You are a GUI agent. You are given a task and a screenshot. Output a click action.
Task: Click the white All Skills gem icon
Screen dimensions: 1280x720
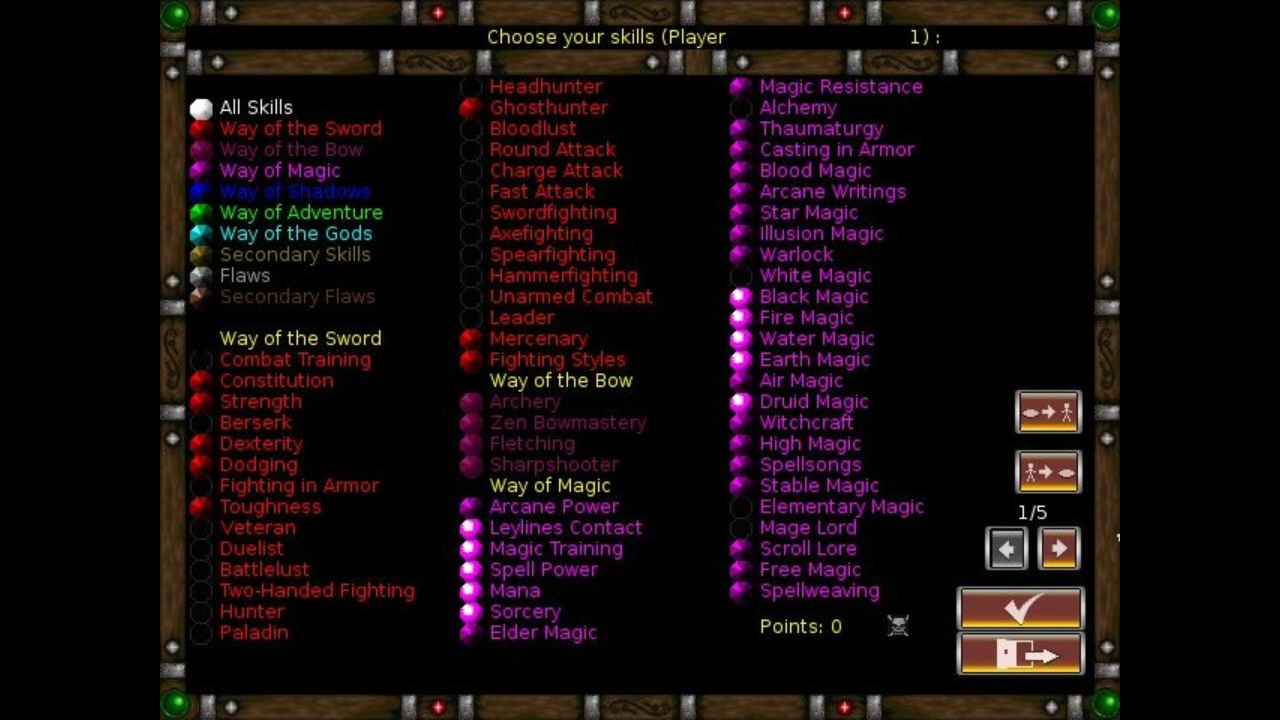(201, 107)
